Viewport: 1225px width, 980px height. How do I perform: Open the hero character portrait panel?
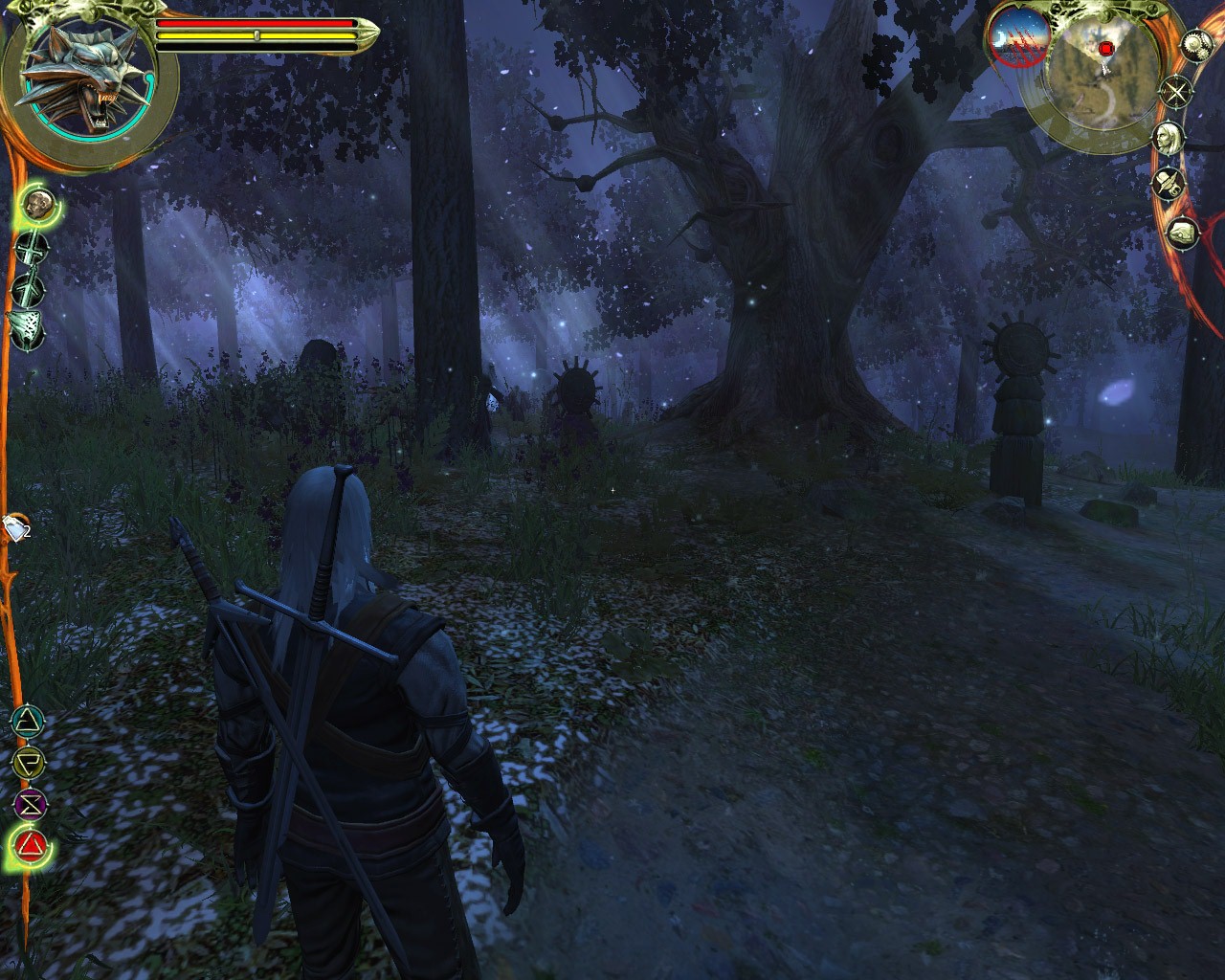click(x=1168, y=139)
